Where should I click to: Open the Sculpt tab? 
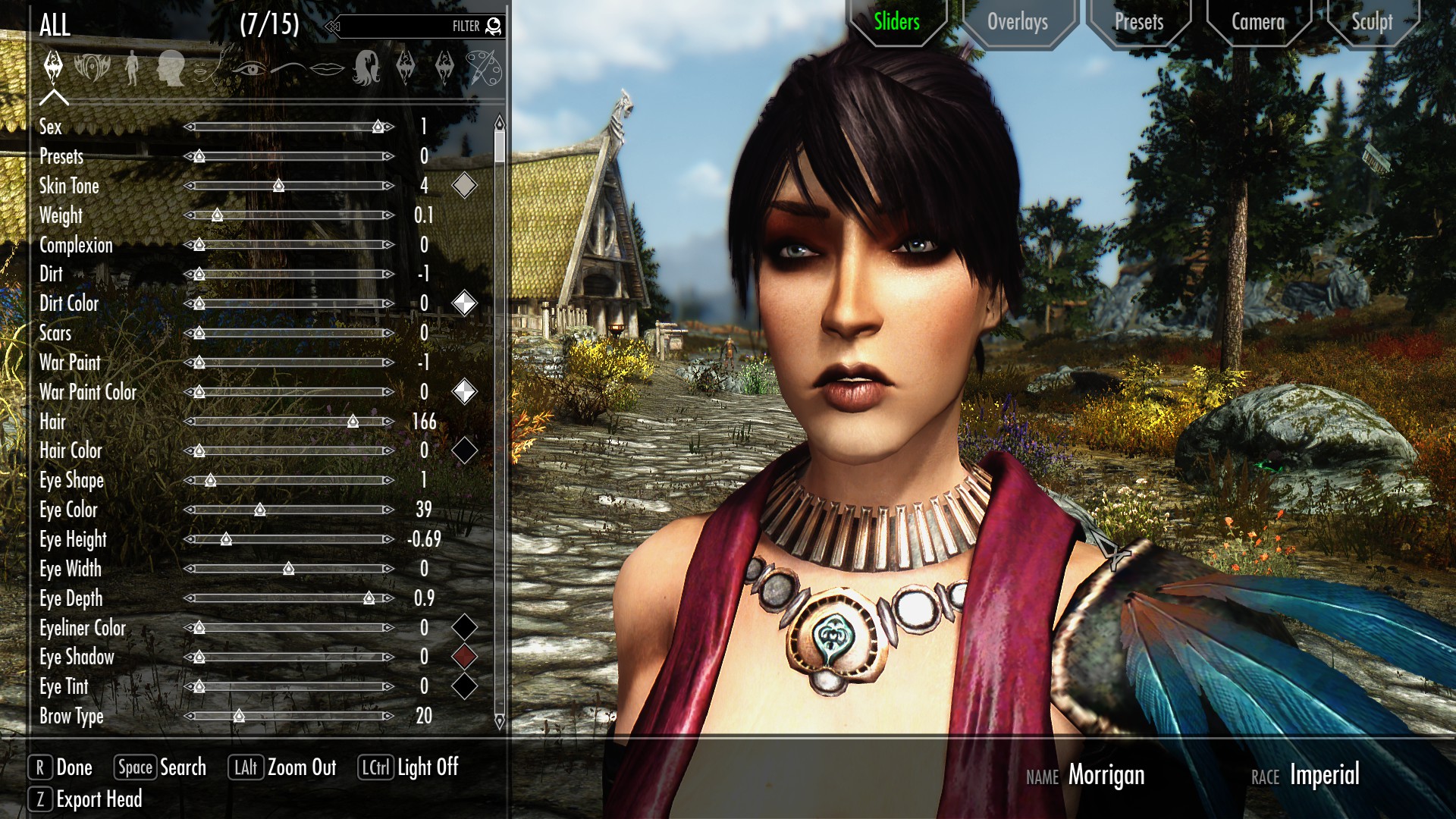pos(1372,22)
